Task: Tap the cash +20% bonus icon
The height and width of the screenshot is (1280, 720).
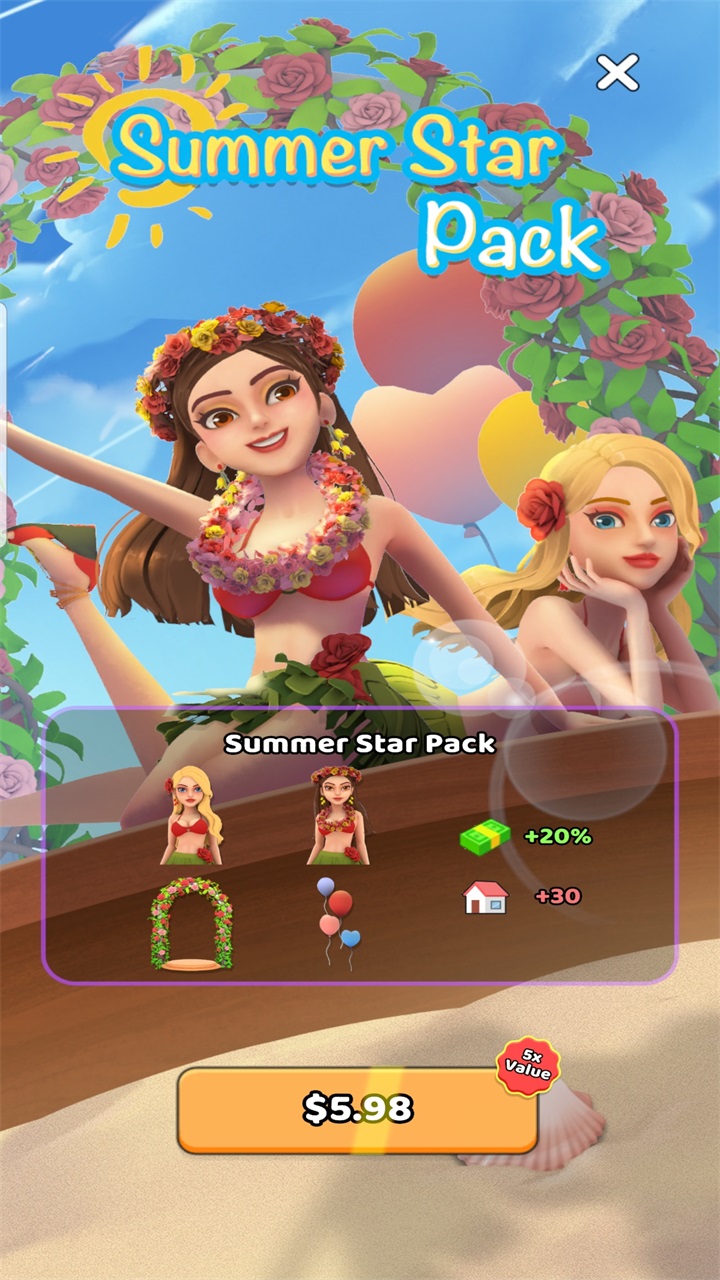Action: point(485,836)
